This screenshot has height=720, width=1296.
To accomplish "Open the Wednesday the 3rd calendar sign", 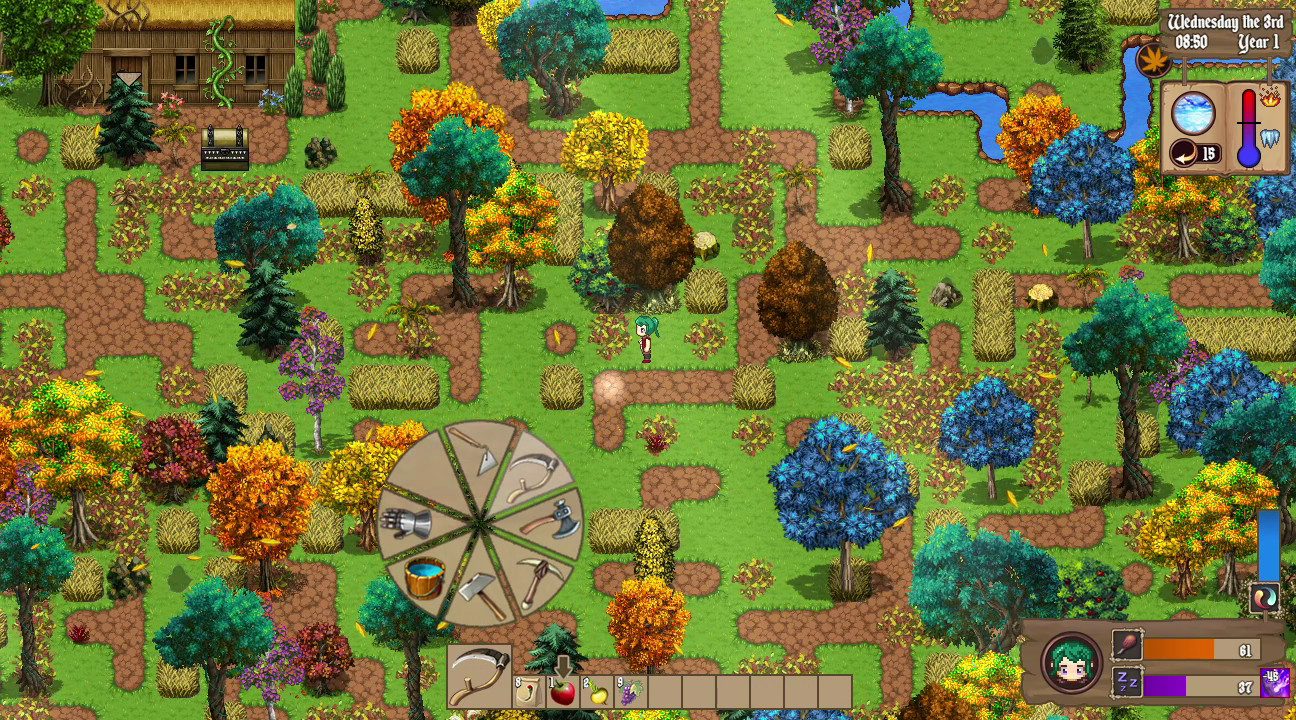I will (x=1226, y=20).
